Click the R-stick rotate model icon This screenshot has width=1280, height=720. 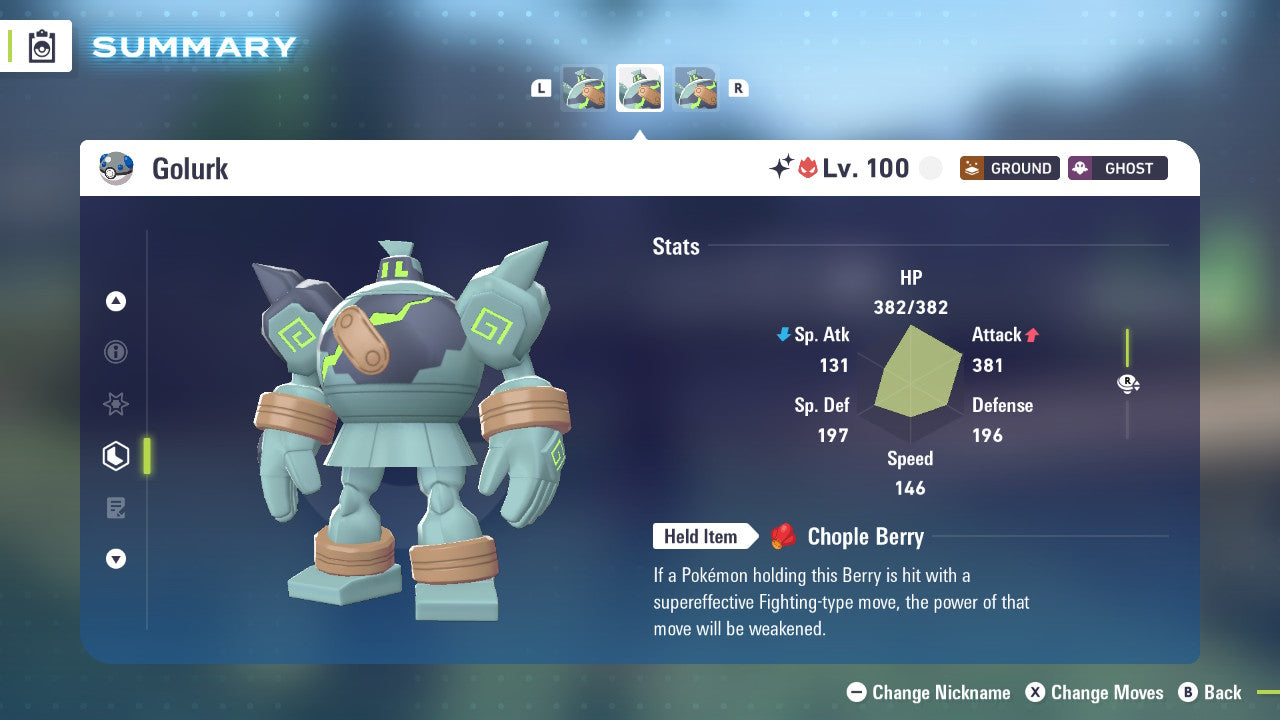[1128, 383]
